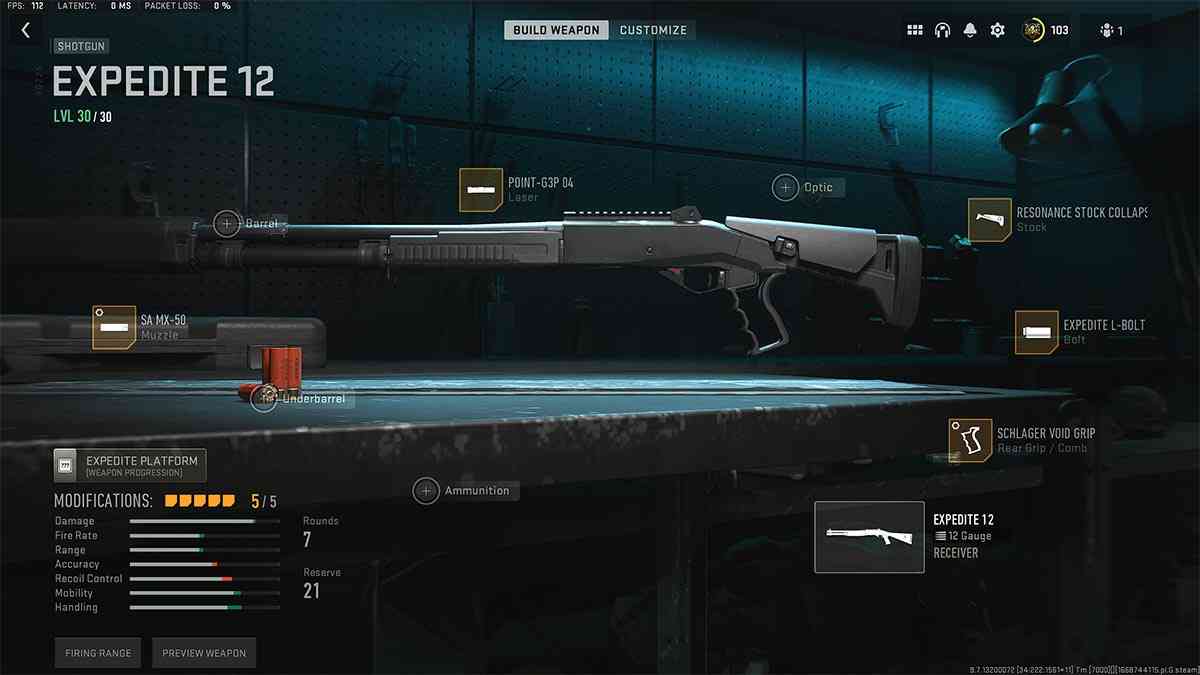
Task: Select the Expedite L-Bolt slot
Action: pos(1036,332)
